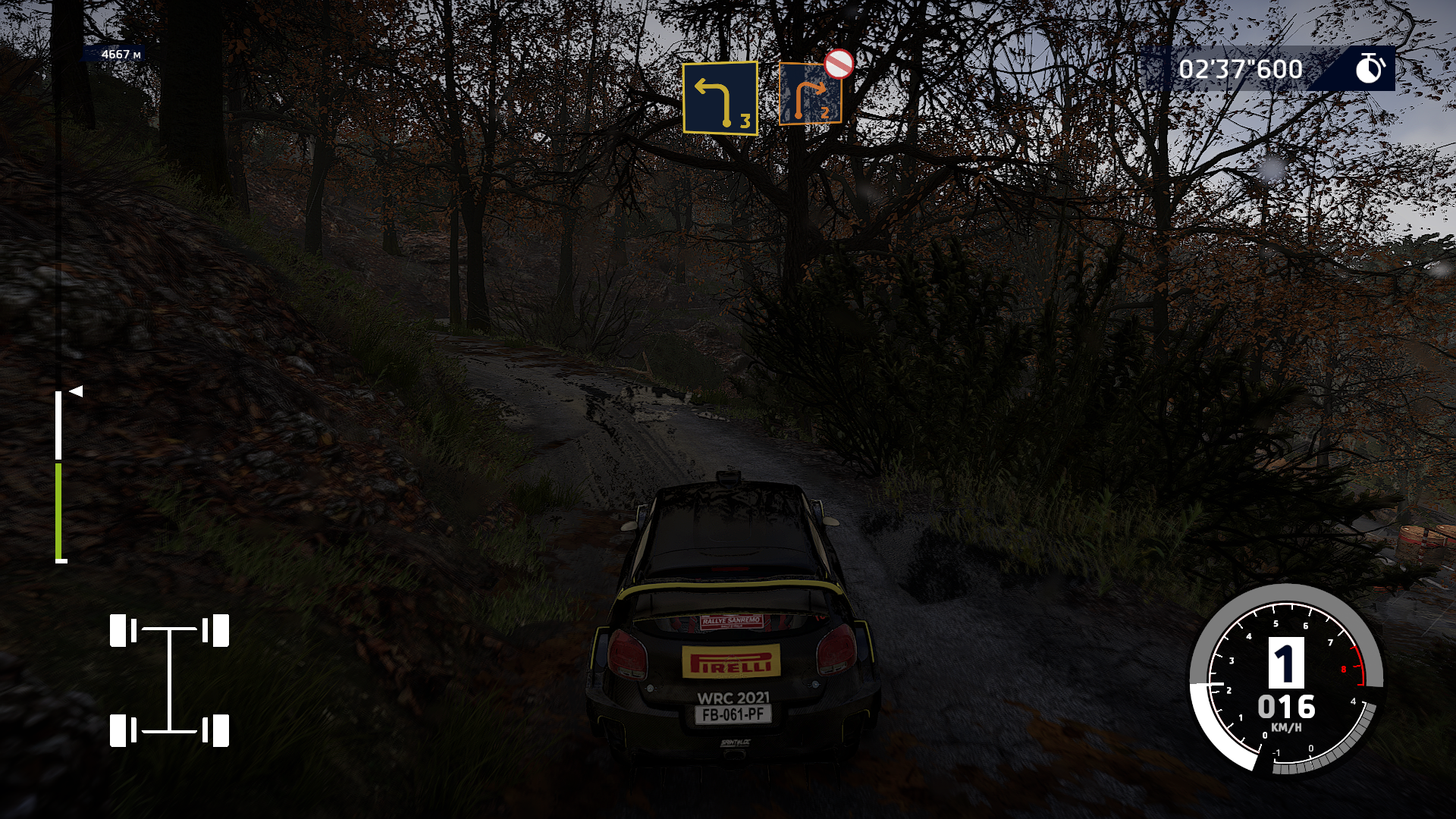Click the stopwatch icon beside the timer
Screen dimensions: 1456x819
coord(1370,68)
